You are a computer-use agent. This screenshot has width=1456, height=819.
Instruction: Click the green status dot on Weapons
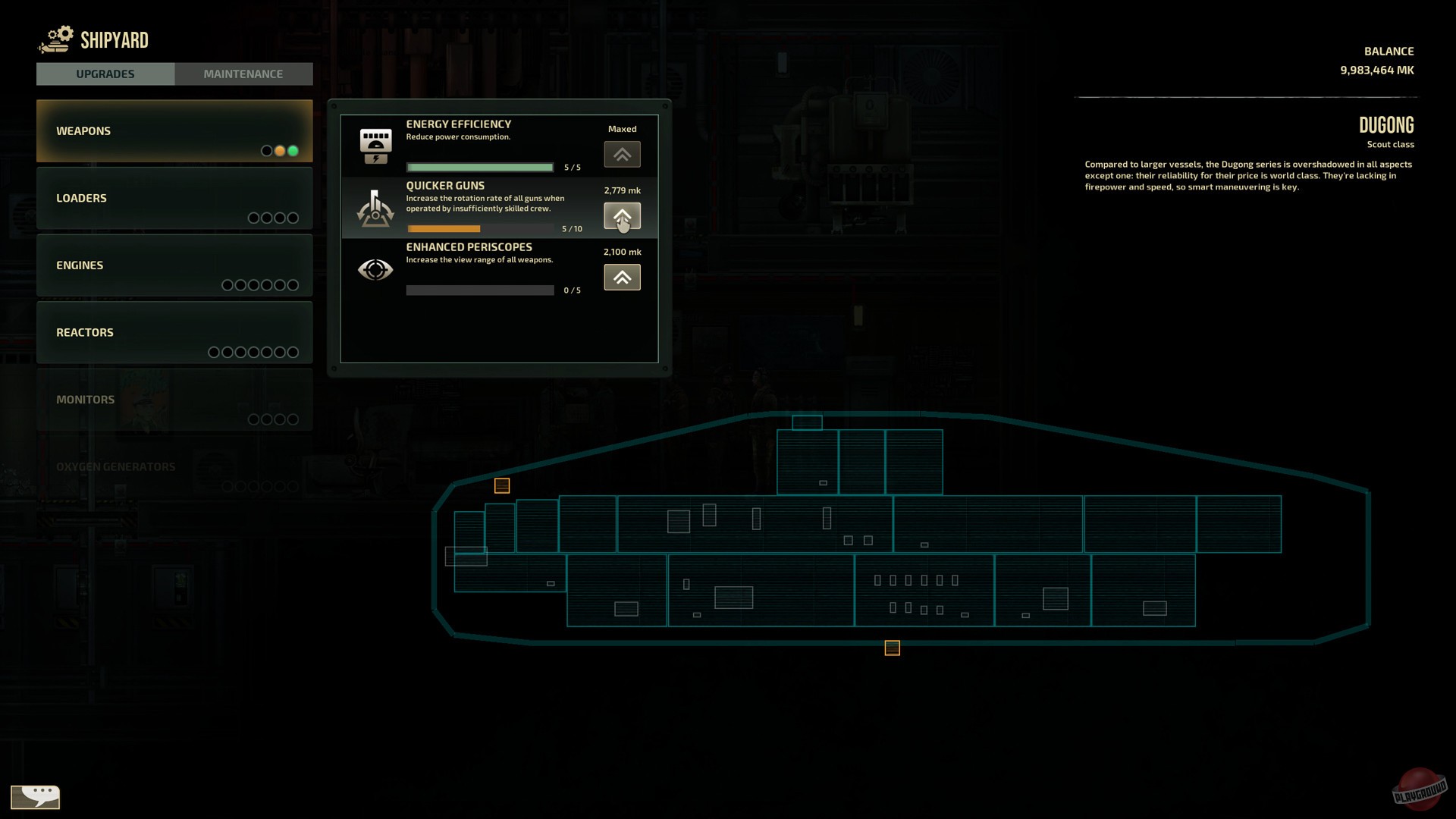pos(293,151)
